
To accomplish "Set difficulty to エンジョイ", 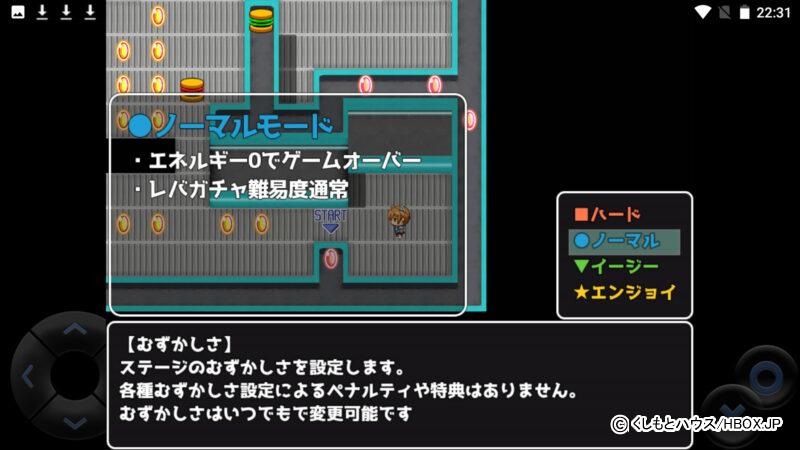I will (x=623, y=293).
